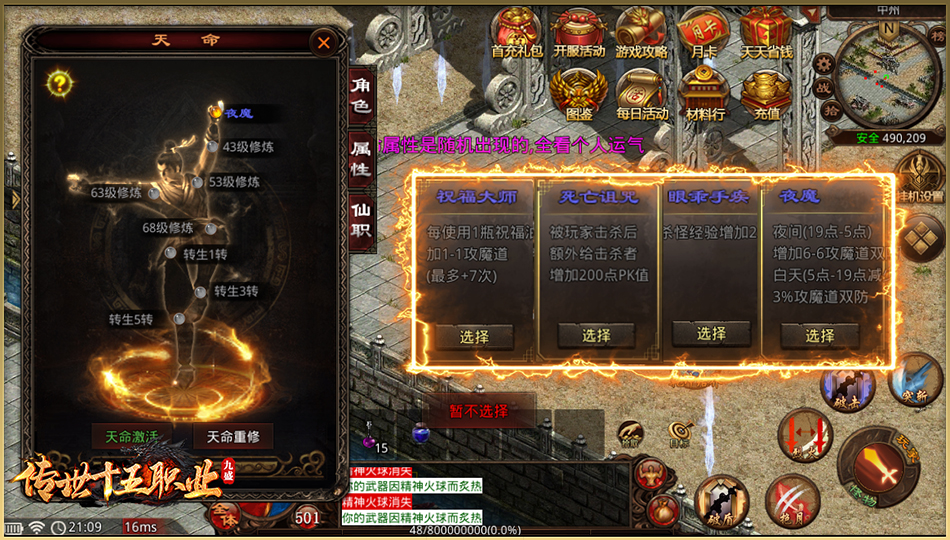Click the 天命重修 button
The image size is (950, 540).
(232, 437)
